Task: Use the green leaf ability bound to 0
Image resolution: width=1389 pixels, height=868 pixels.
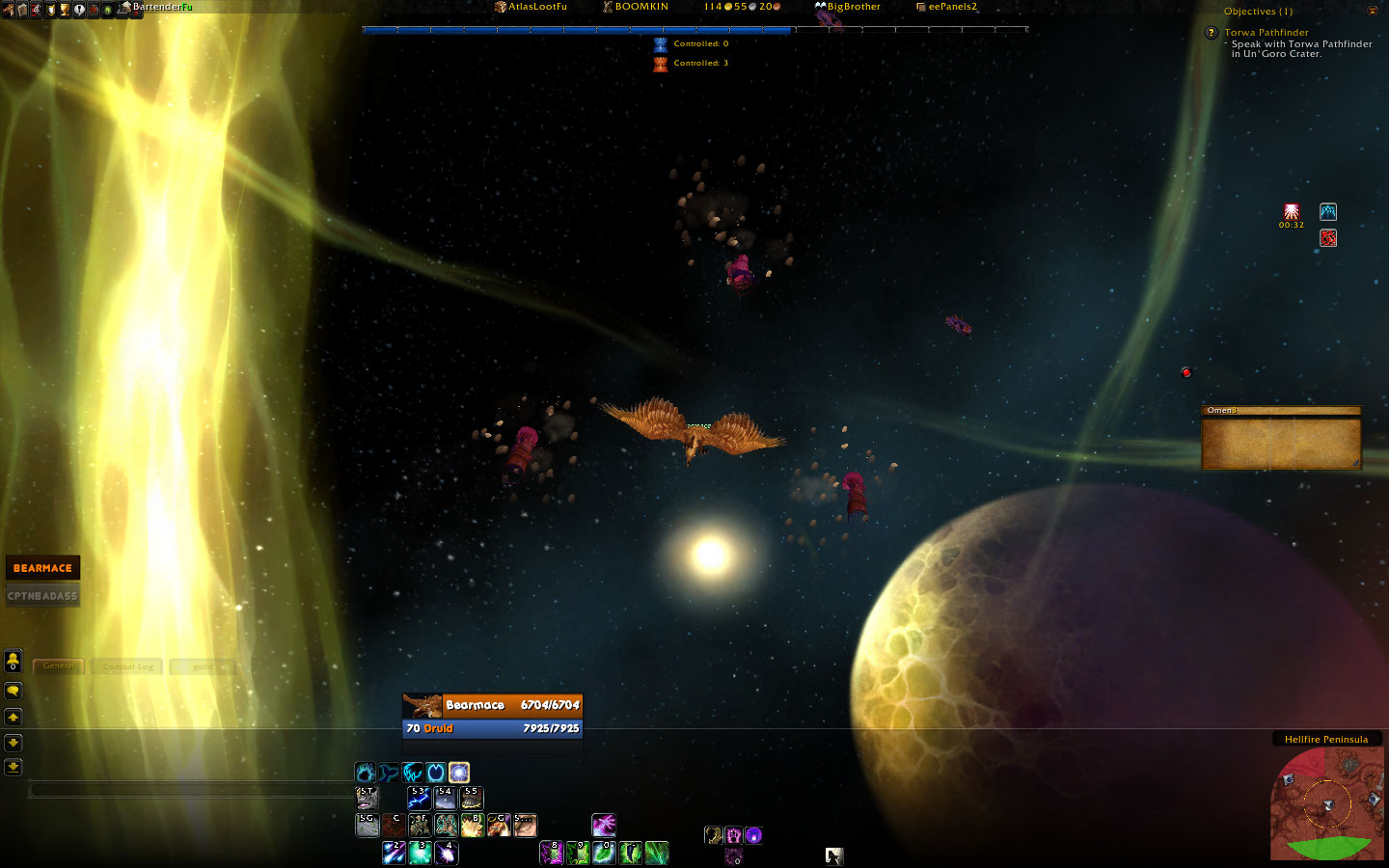Action: 604,853
